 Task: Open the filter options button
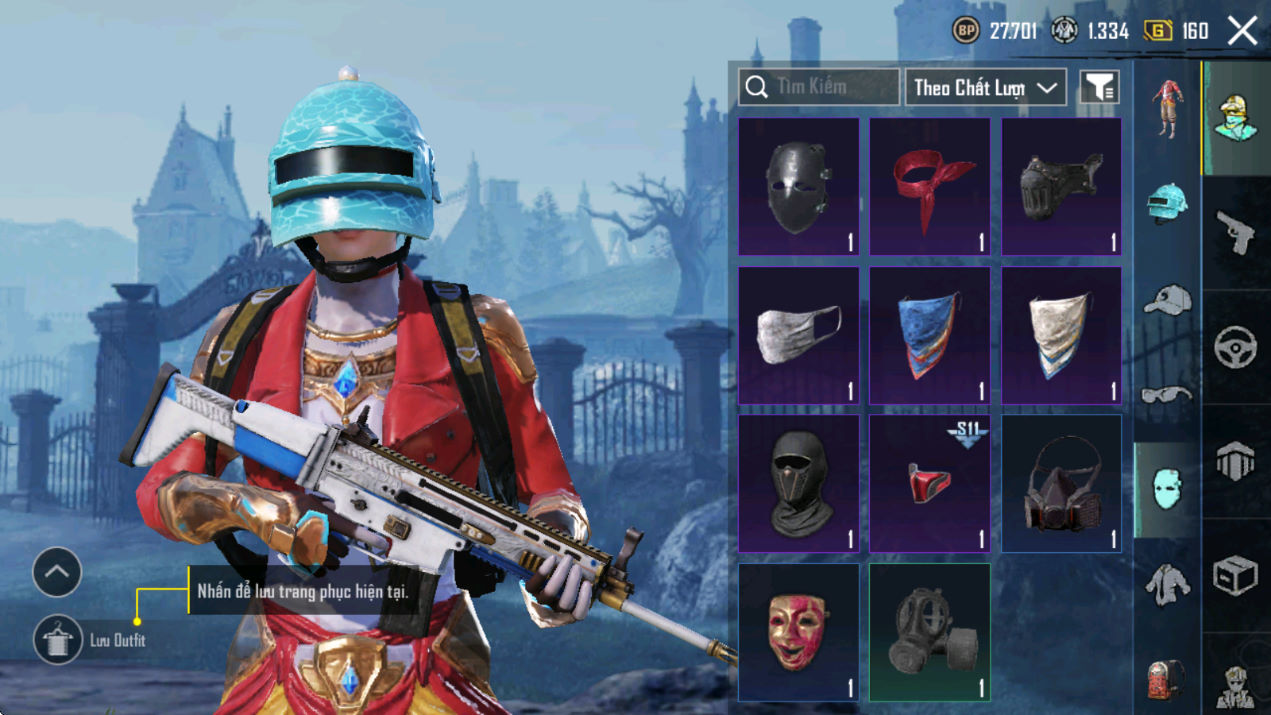coord(1099,88)
